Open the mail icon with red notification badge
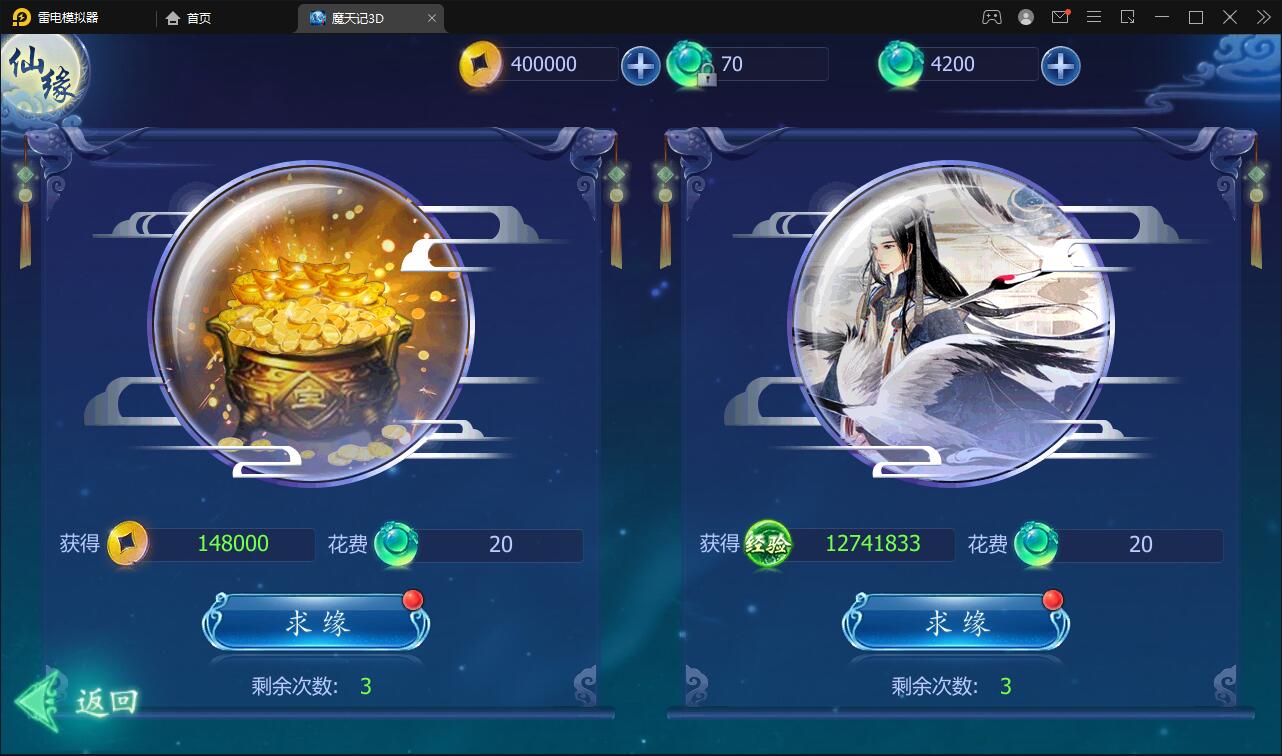Viewport: 1282px width, 756px height. pyautogui.click(x=1060, y=17)
